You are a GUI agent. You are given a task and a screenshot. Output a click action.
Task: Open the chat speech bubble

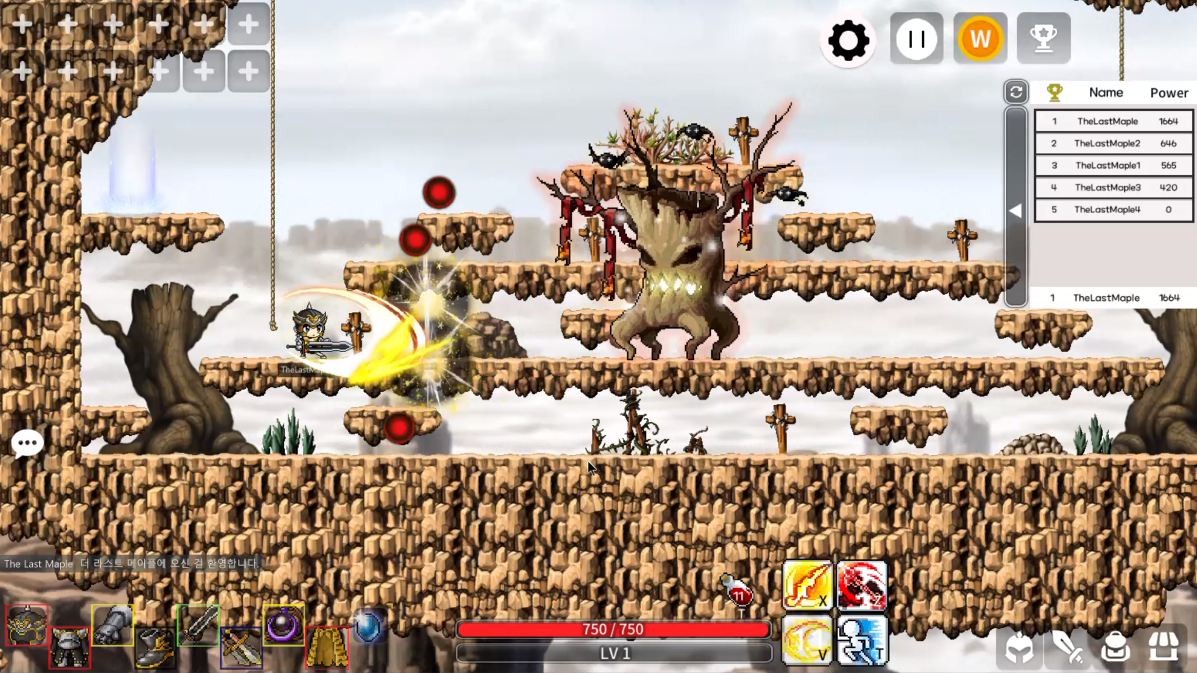point(27,443)
